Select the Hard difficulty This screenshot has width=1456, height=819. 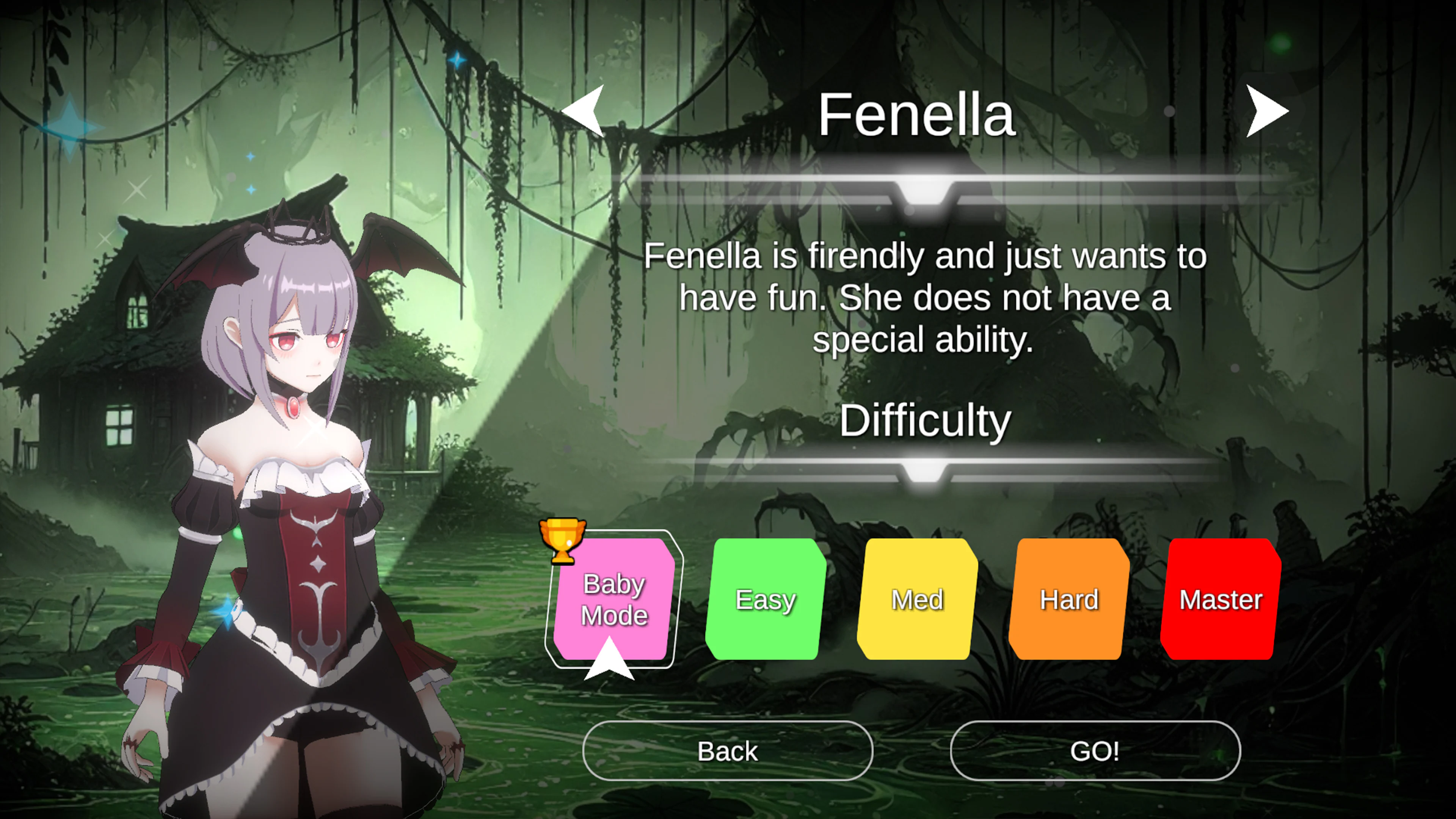[1068, 599]
